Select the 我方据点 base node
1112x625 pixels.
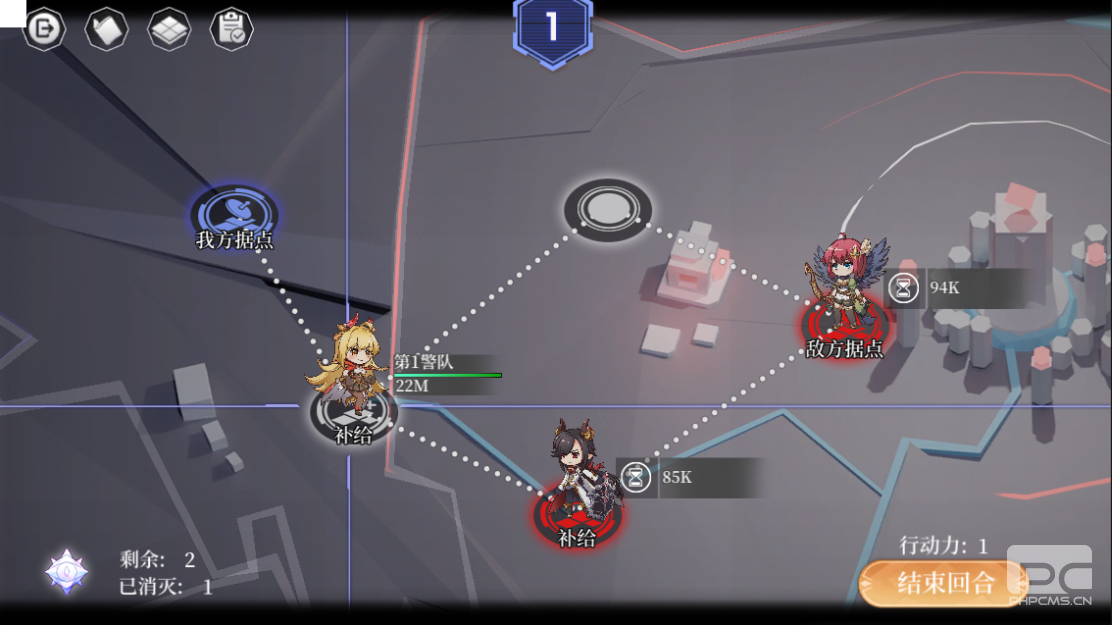tap(235, 213)
